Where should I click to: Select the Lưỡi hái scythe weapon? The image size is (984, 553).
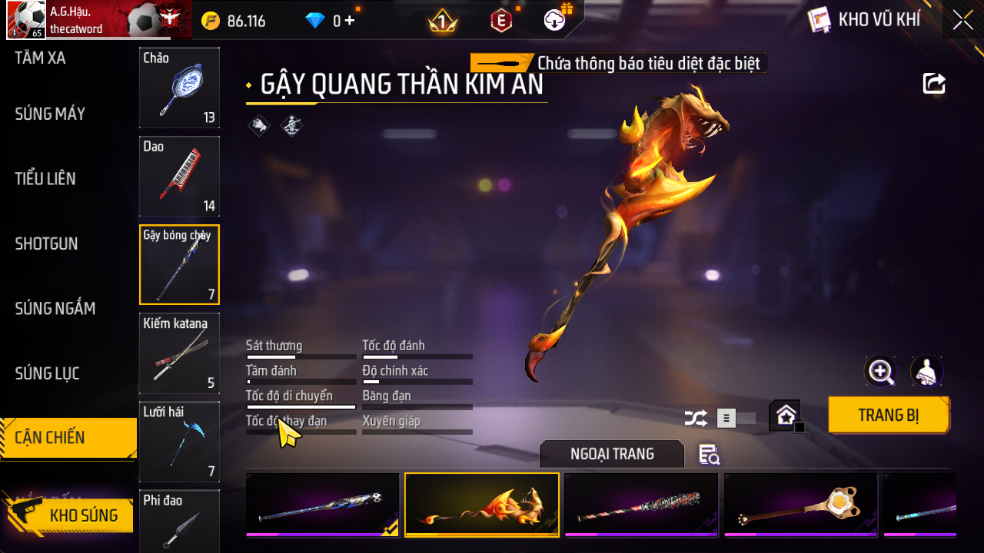[x=179, y=441]
